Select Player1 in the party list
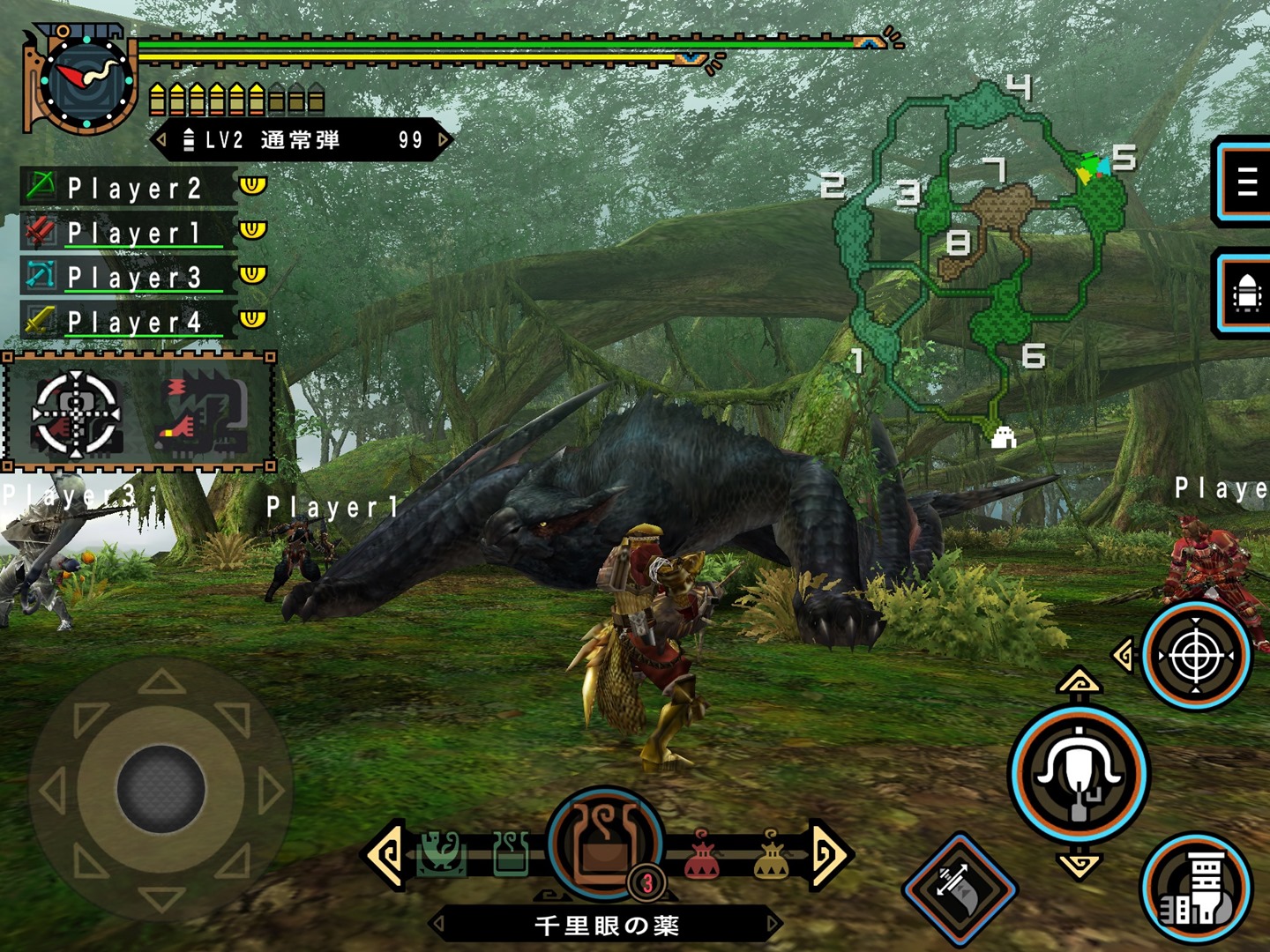Viewport: 1270px width, 952px height. tap(132, 232)
